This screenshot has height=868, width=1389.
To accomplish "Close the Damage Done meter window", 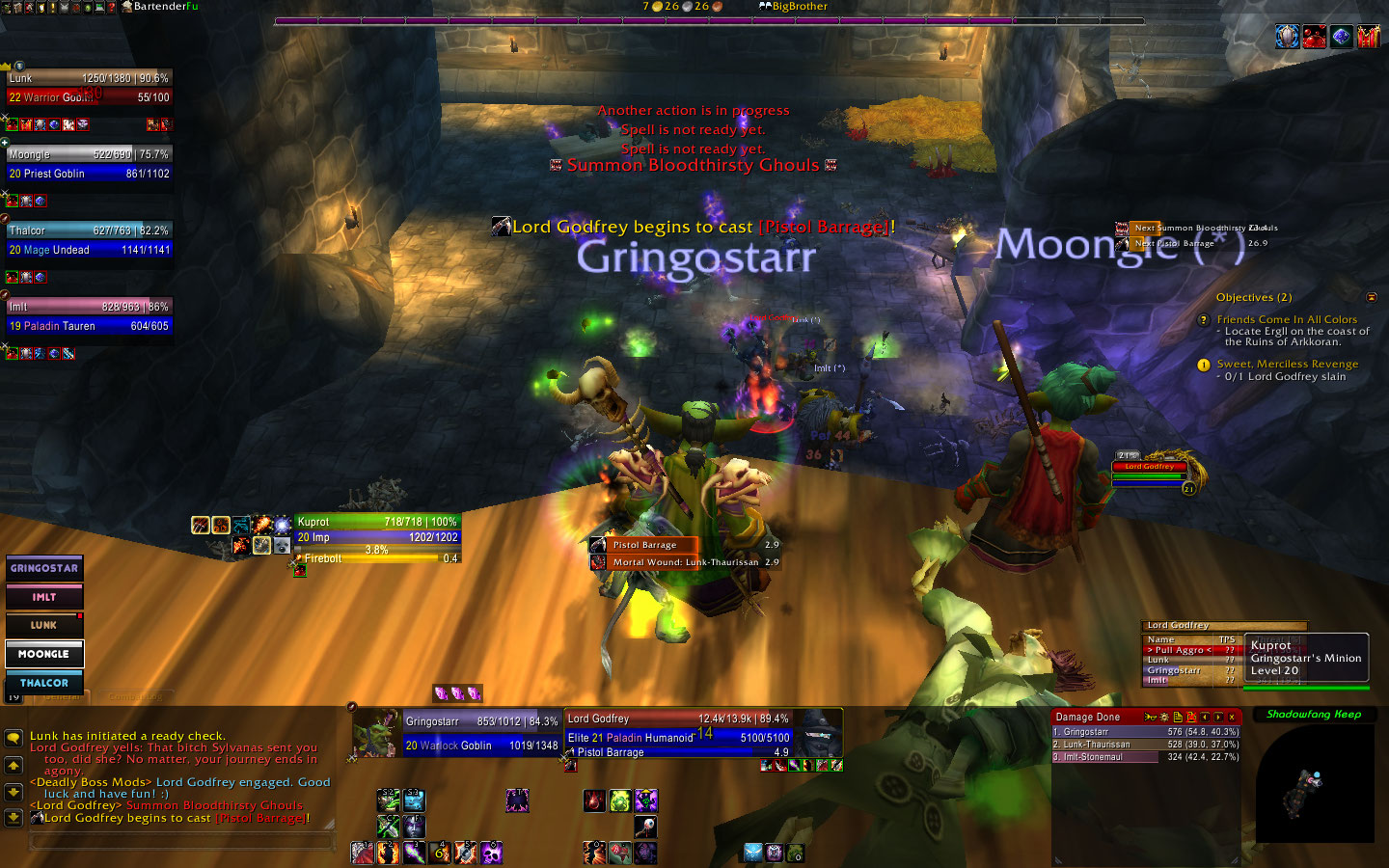I will pyautogui.click(x=1232, y=717).
